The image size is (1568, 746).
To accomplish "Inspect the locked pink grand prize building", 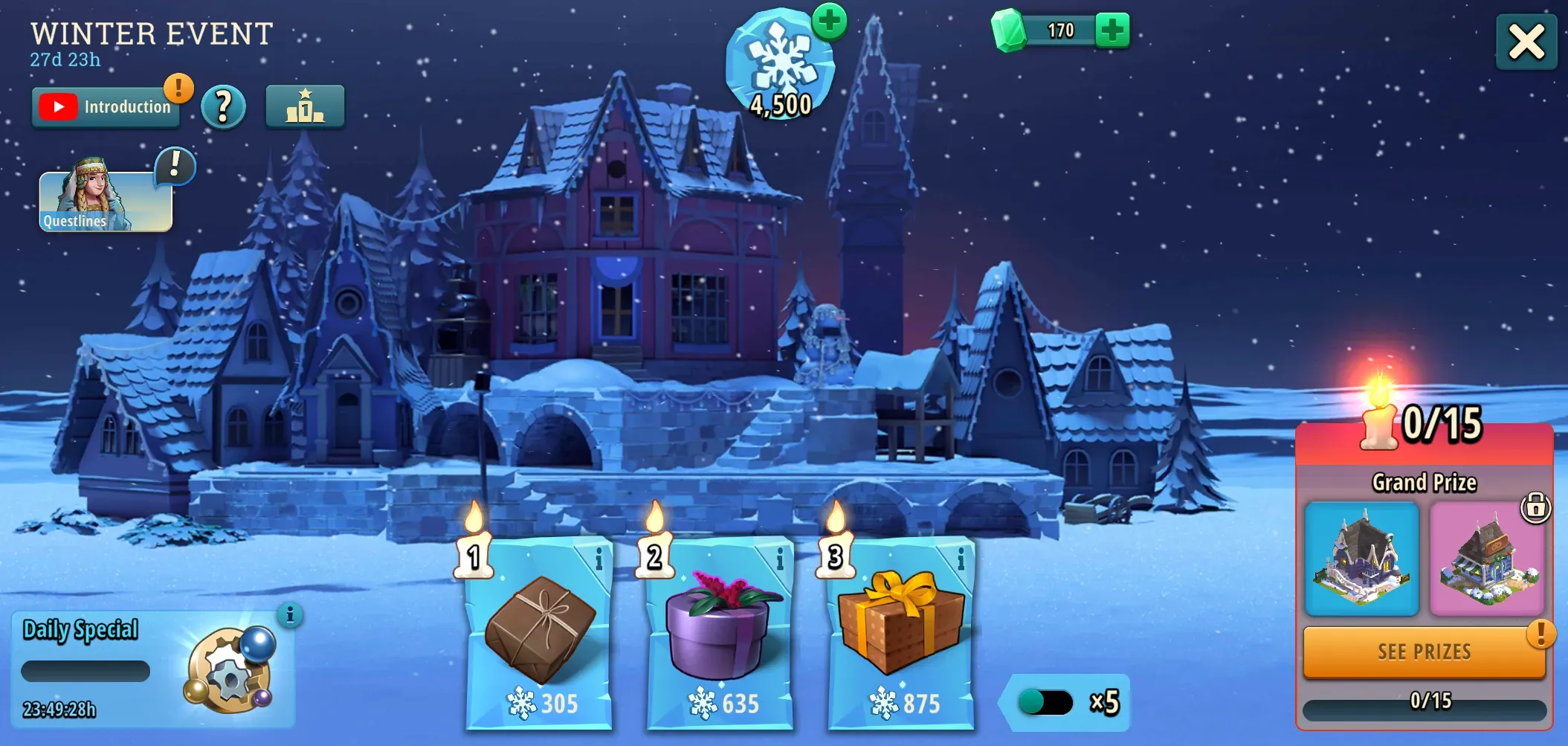I will (x=1487, y=559).
